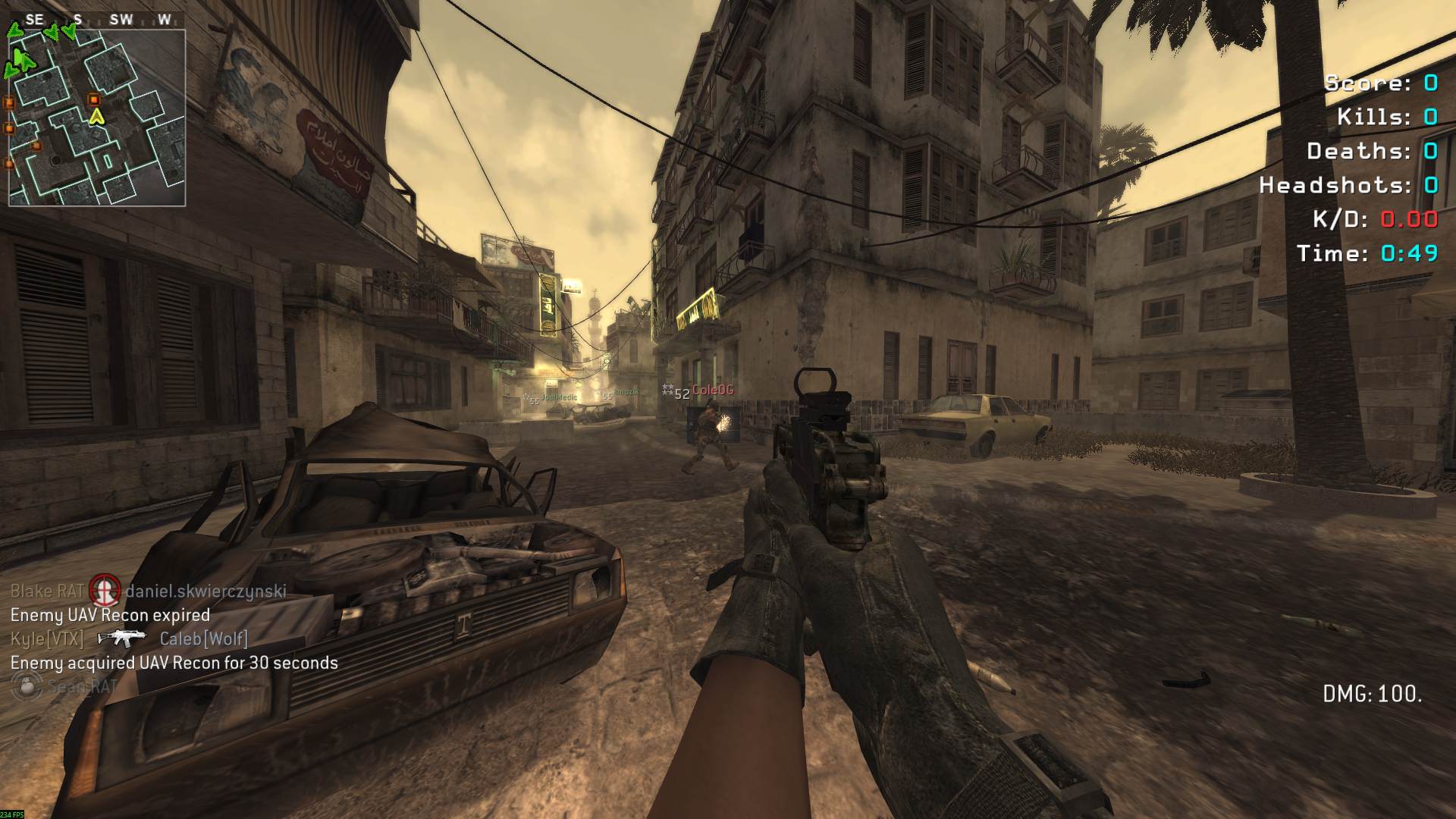Click the compass strip above the minimap

click(99, 20)
